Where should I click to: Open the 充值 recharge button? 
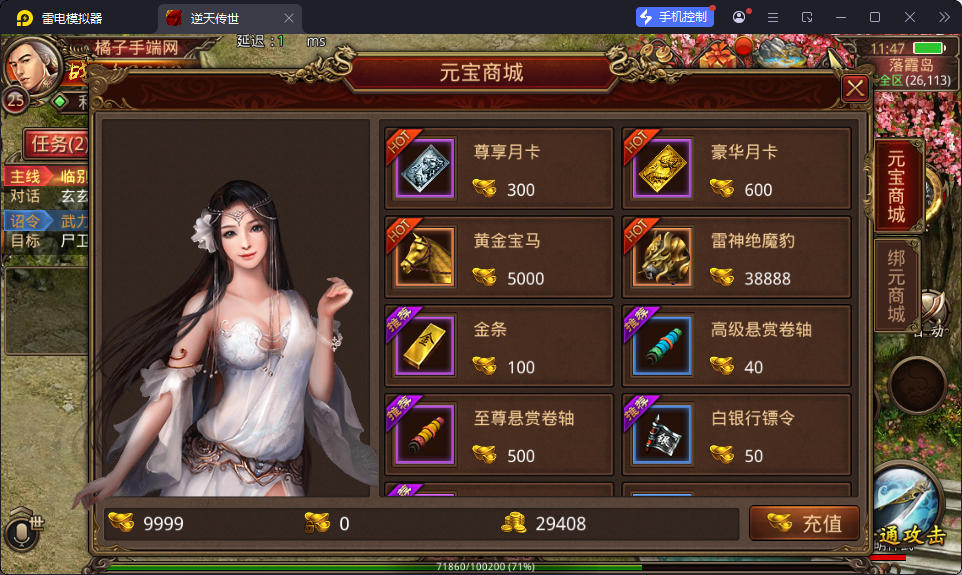[805, 523]
